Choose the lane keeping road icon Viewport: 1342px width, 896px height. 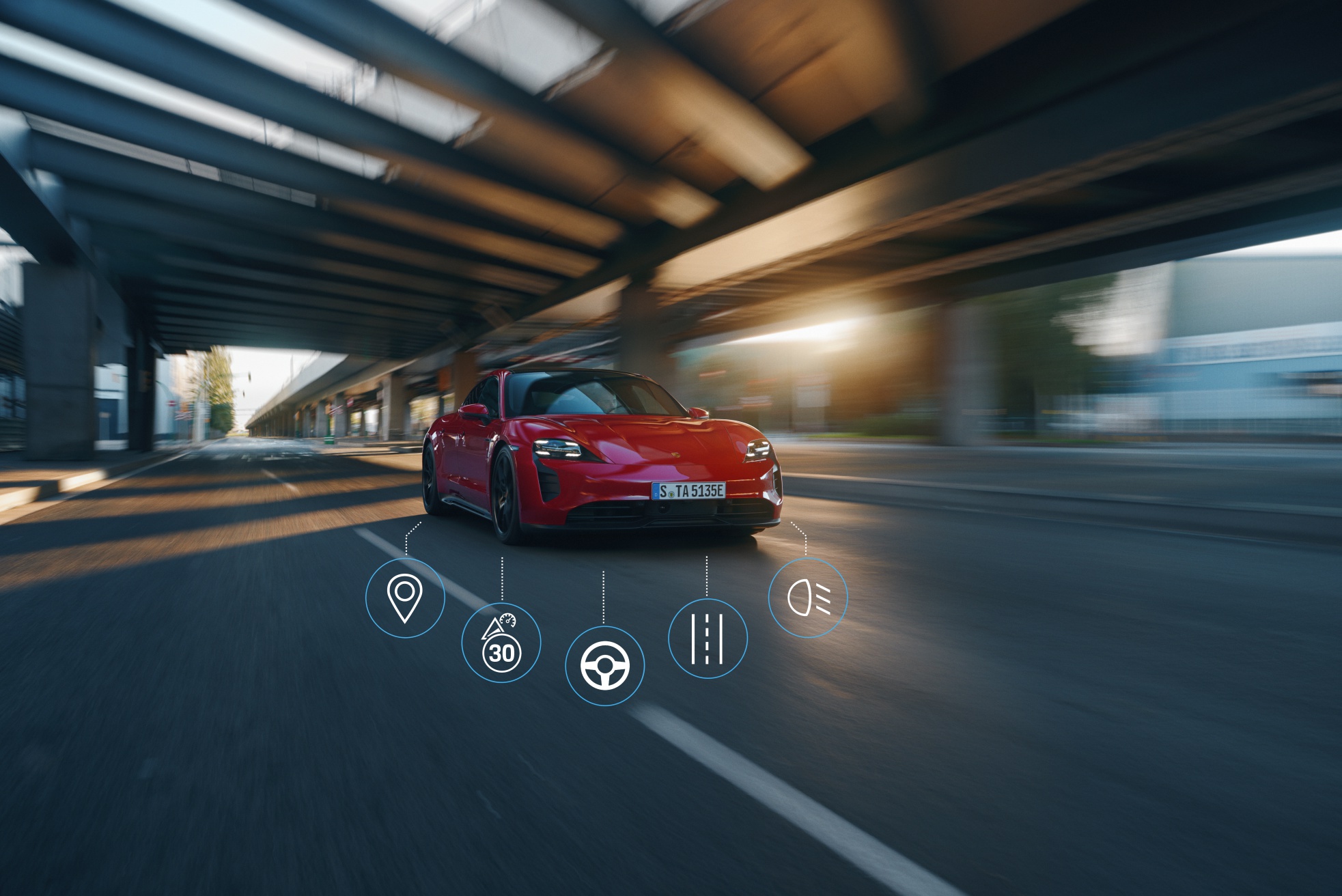pyautogui.click(x=708, y=639)
